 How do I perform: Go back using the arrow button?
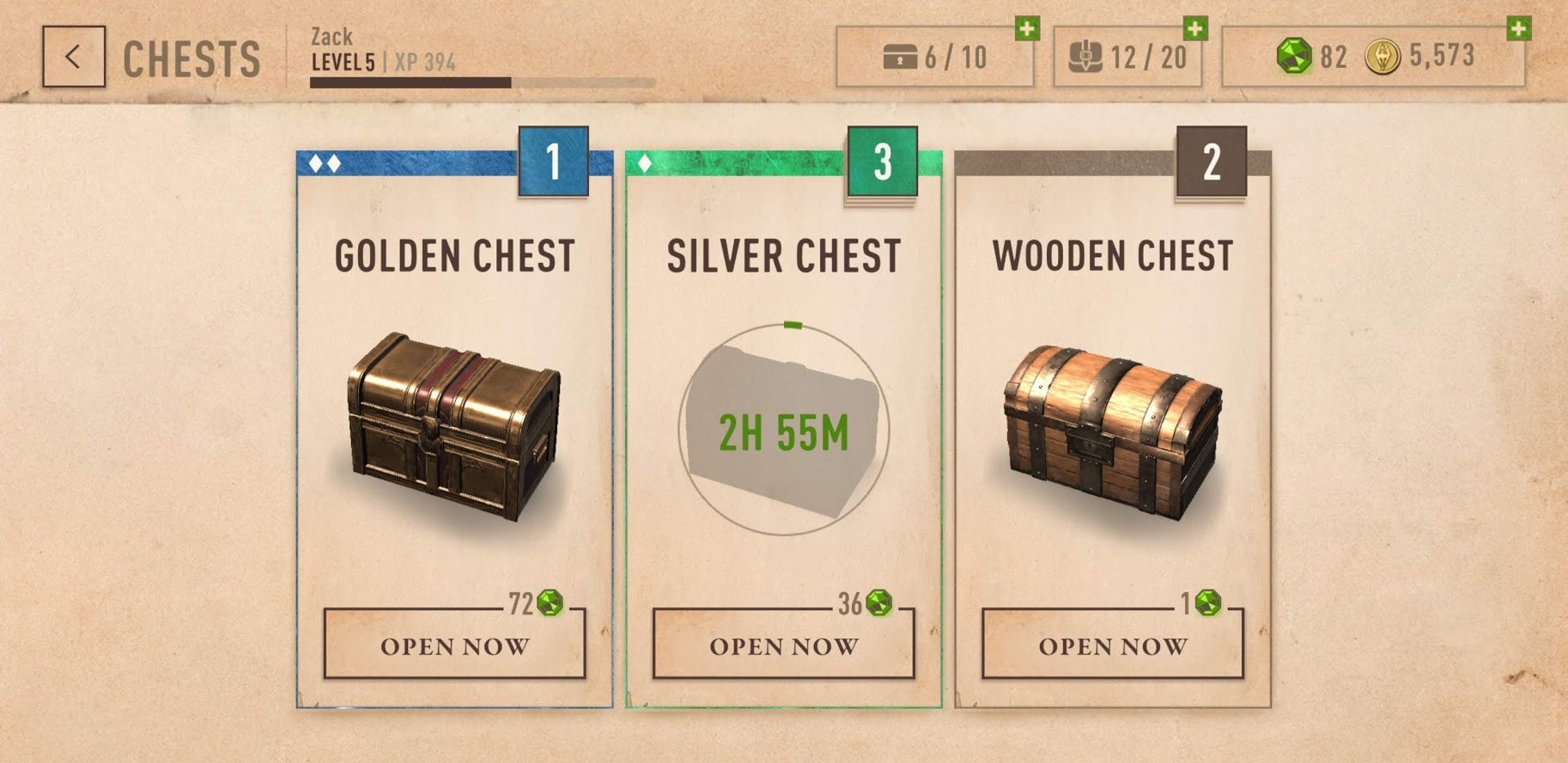pos(74,58)
